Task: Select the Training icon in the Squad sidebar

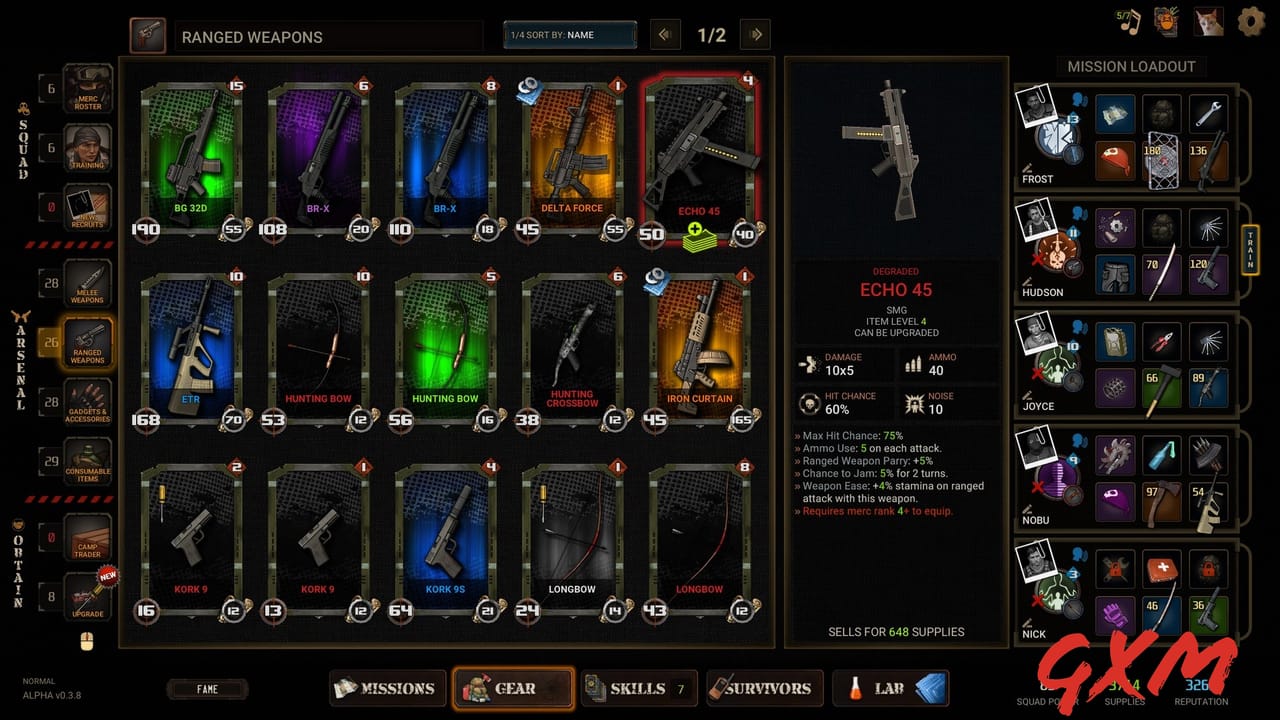Action: (87, 148)
